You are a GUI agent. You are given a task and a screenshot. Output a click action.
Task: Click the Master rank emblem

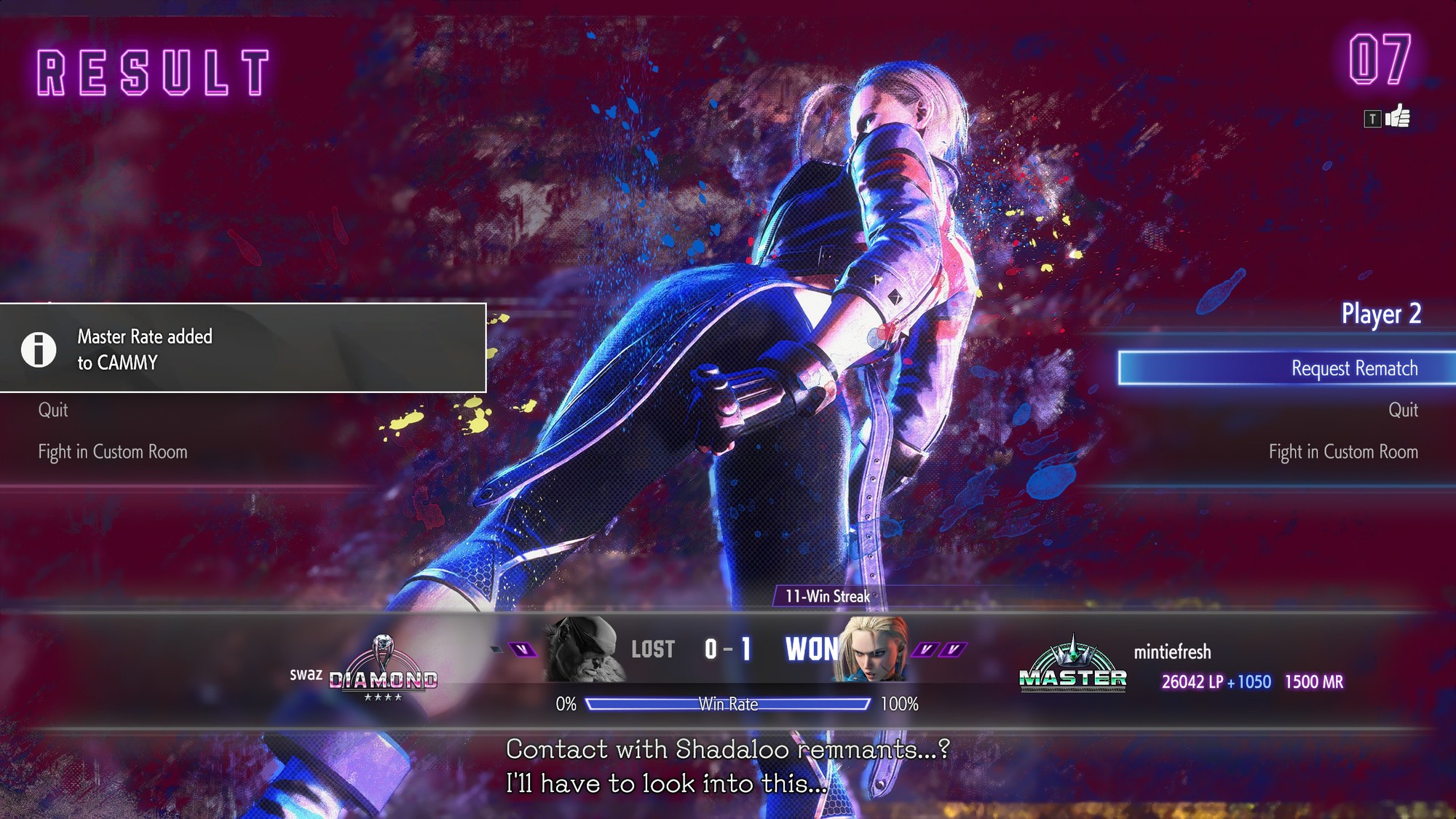click(1072, 665)
